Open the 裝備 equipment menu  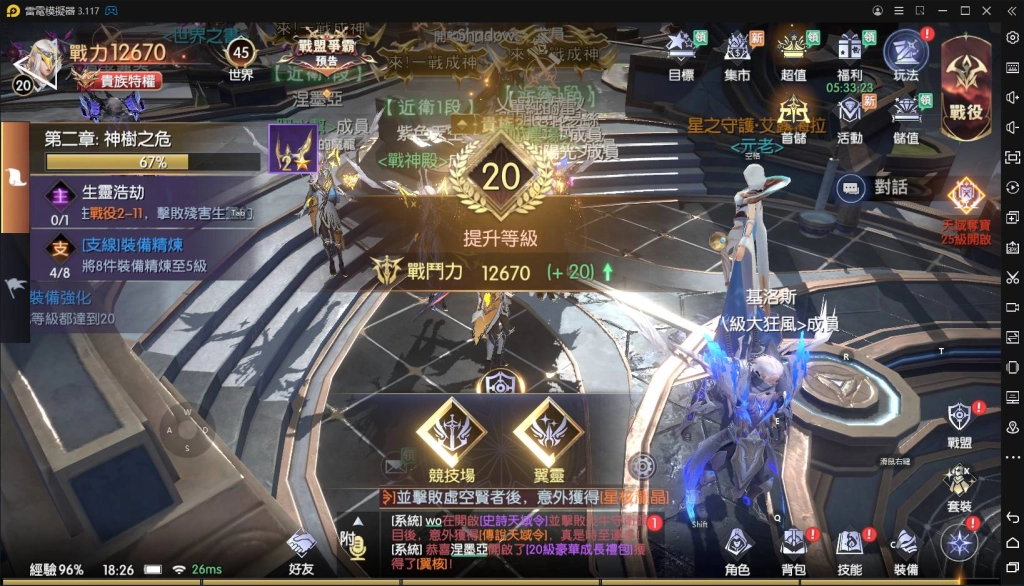(905, 551)
